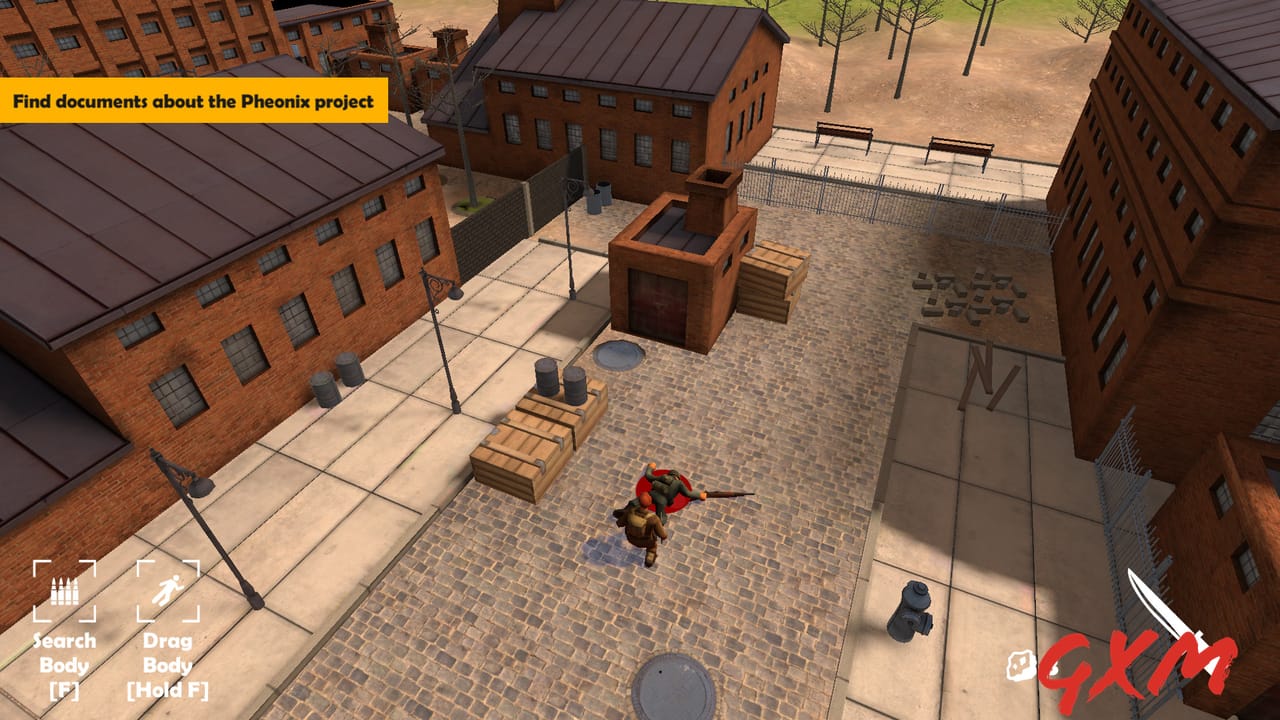
Task: Click the red detection circle under the enemy body
Action: [665, 492]
